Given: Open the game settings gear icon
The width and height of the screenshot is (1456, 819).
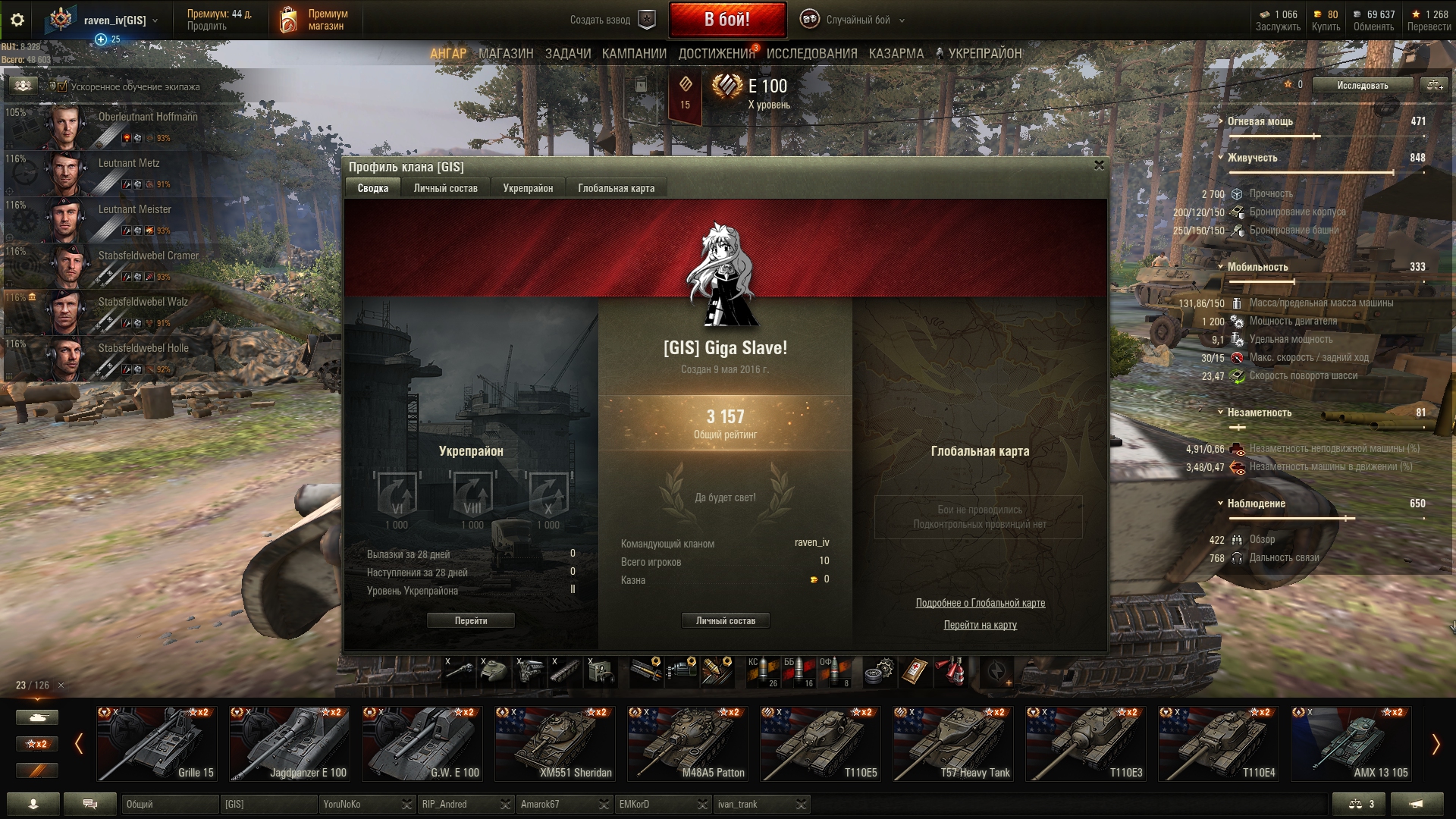Looking at the screenshot, I should (17, 20).
